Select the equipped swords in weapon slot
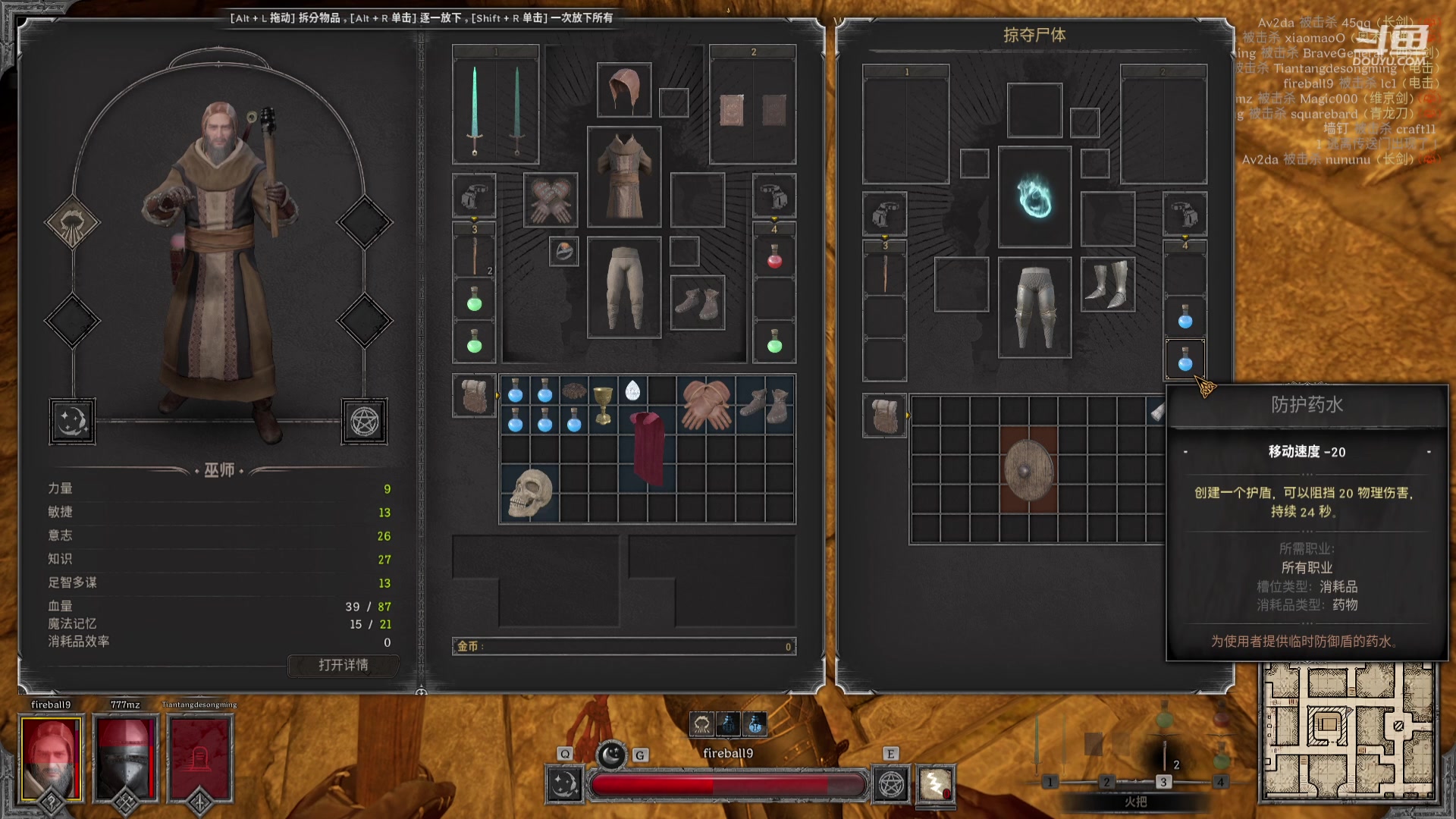1456x819 pixels. point(495,110)
